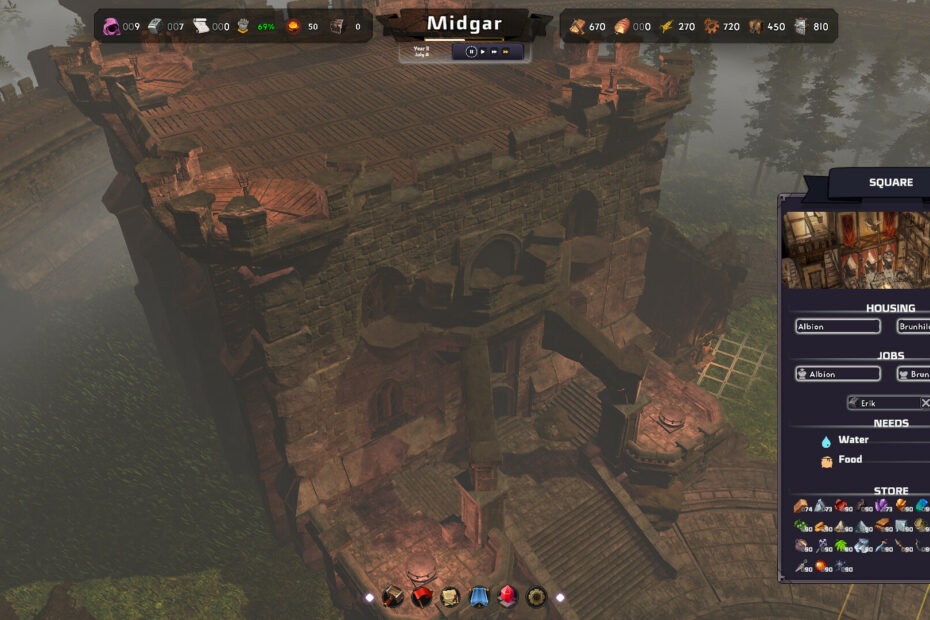Select Albion under Jobs
The image size is (930, 620).
tap(838, 374)
